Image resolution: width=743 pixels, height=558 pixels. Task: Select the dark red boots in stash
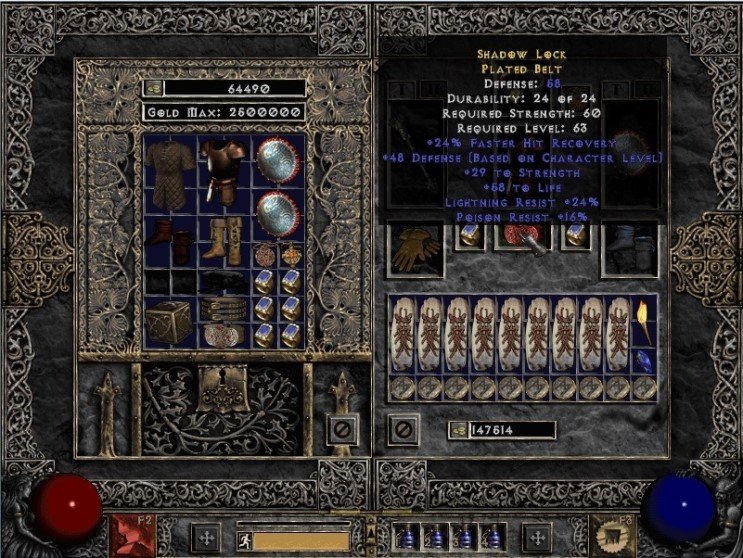pos(169,242)
